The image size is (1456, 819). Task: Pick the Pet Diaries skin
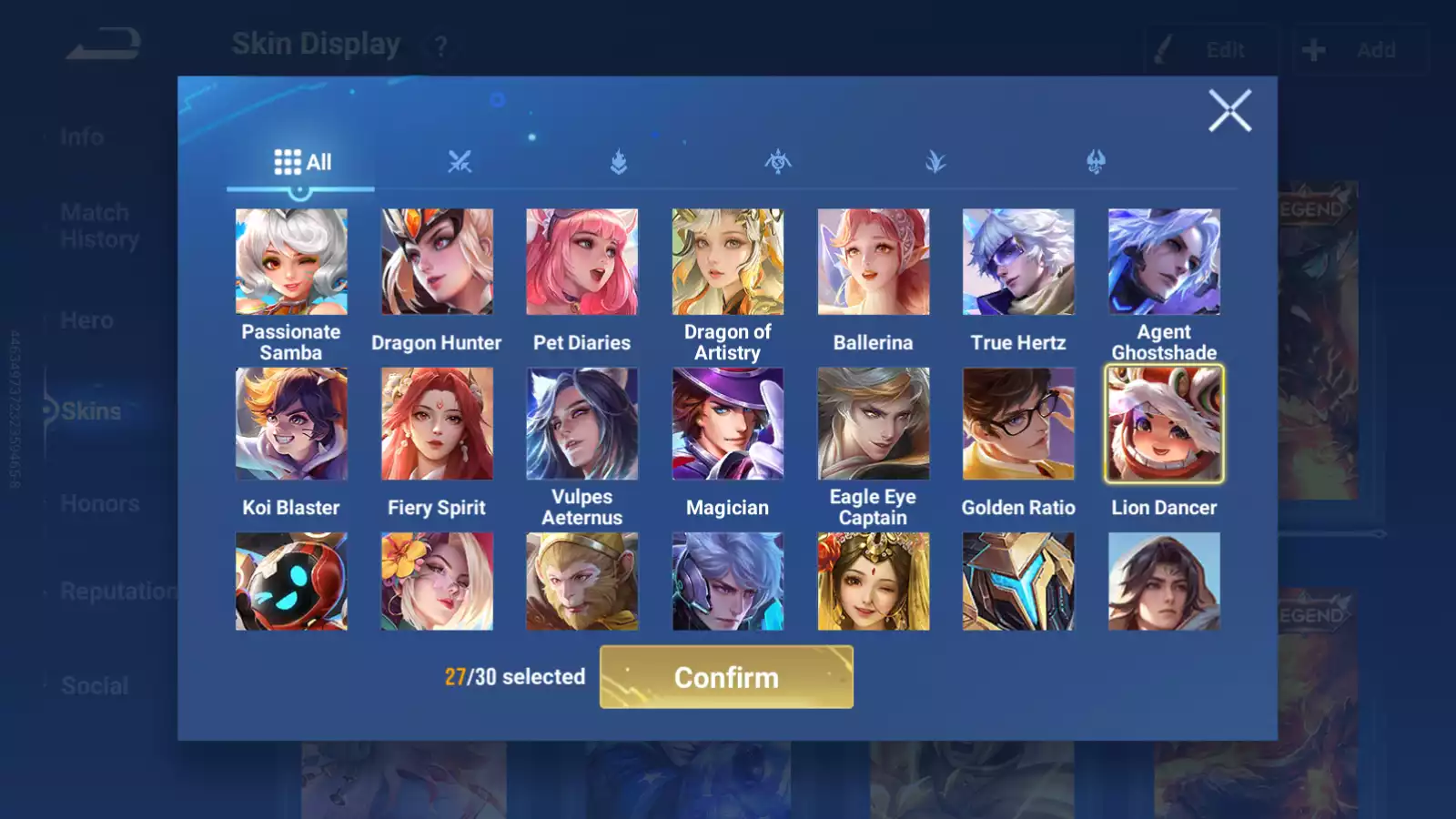(582, 262)
